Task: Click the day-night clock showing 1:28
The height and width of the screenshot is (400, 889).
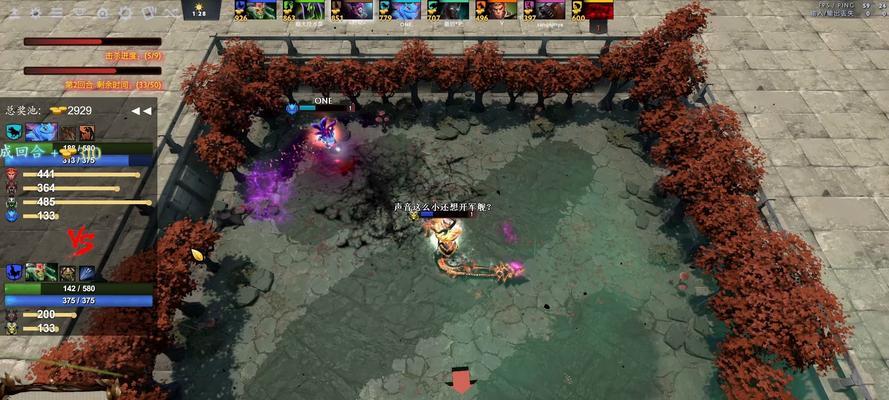Action: [x=199, y=10]
